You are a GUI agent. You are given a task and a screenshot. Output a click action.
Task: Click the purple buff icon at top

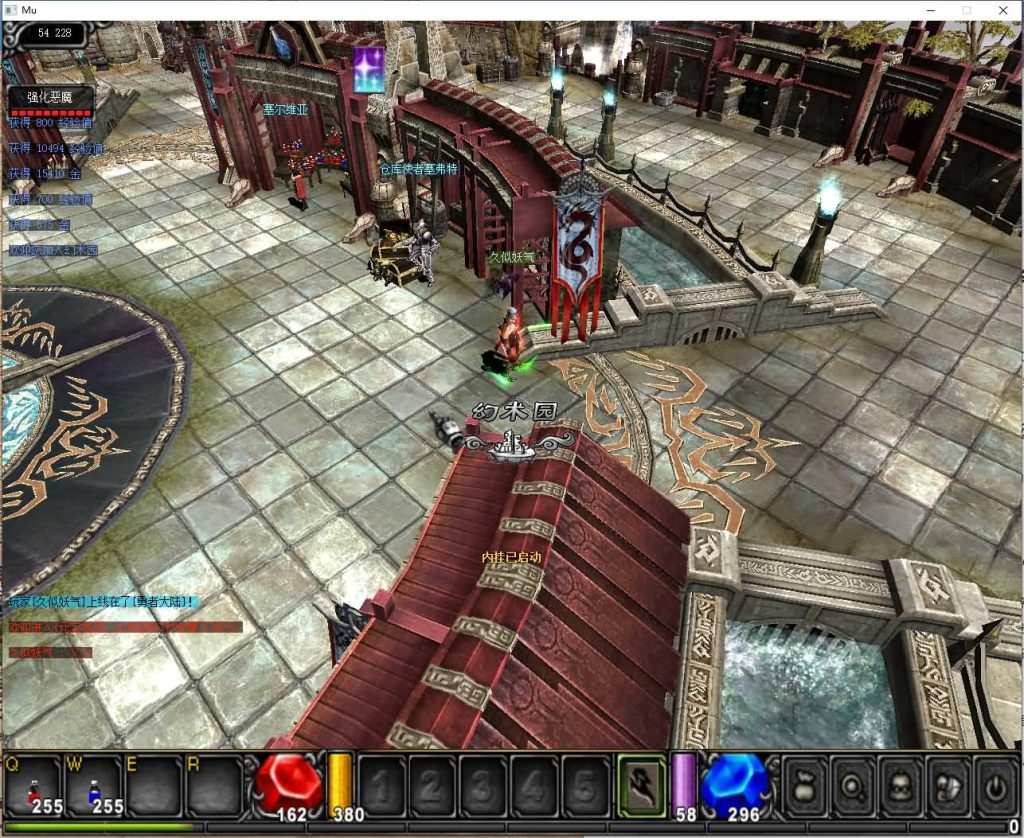pos(369,70)
